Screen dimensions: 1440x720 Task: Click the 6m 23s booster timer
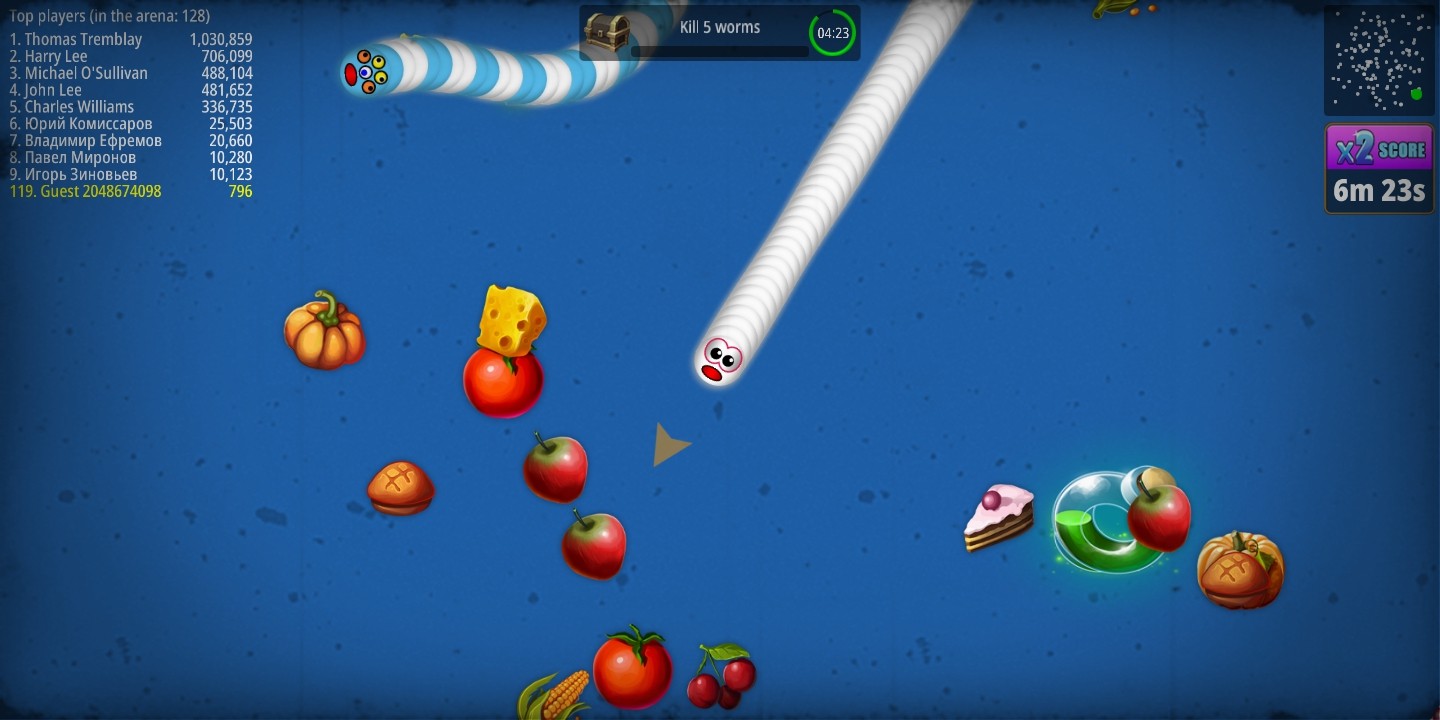click(1378, 190)
